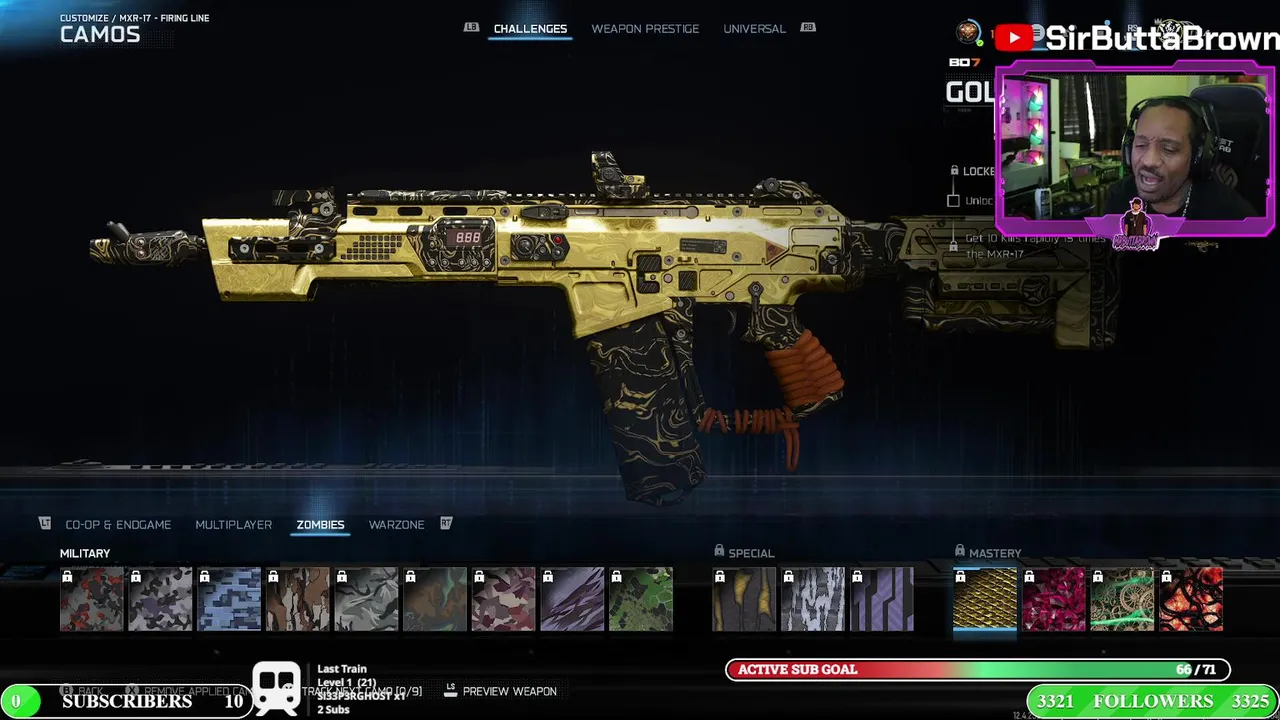Choose the blue digital pixel camo

(229, 600)
